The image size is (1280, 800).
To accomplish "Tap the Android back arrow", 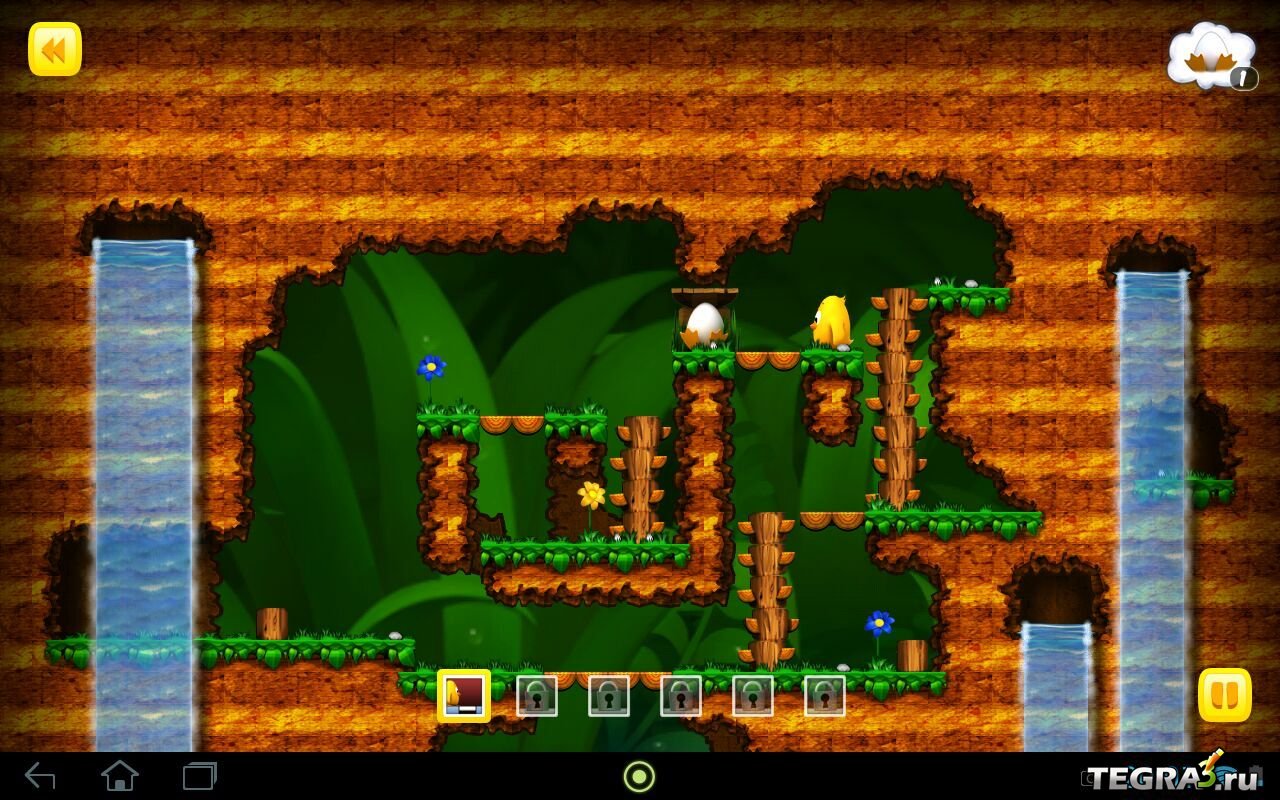I will click(40, 776).
